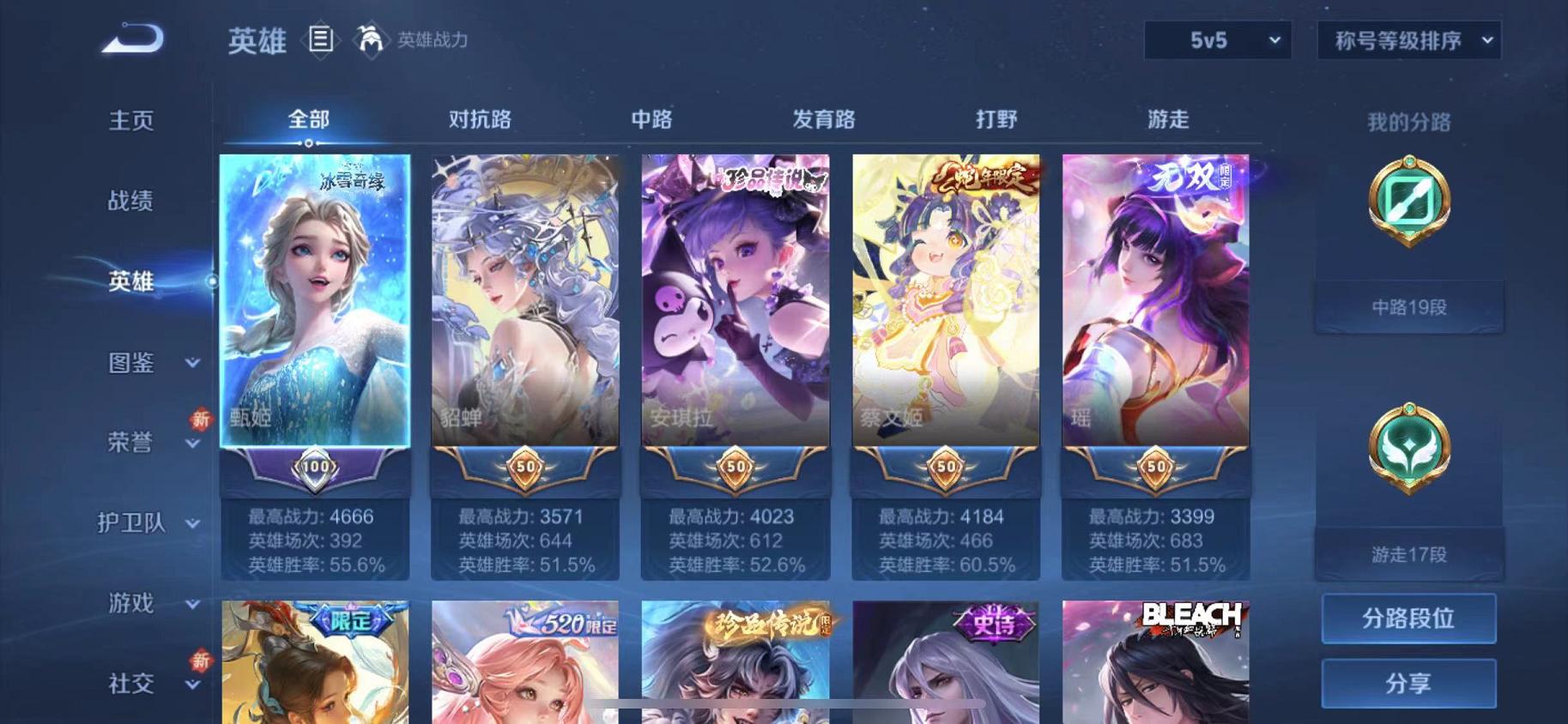Open the 5v5 mode dropdown
The height and width of the screenshot is (724, 1568).
point(1215,39)
